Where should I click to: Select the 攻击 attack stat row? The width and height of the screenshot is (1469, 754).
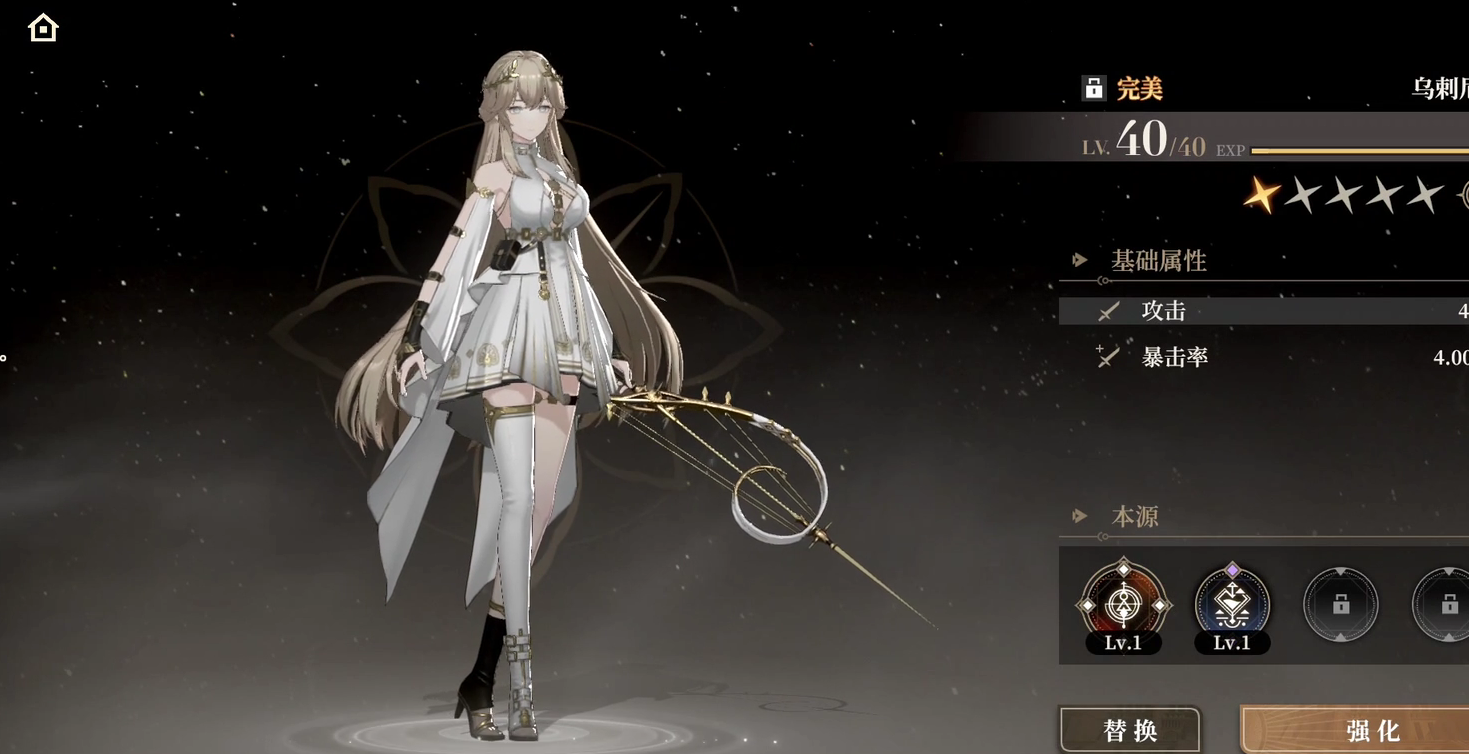(x=1263, y=311)
